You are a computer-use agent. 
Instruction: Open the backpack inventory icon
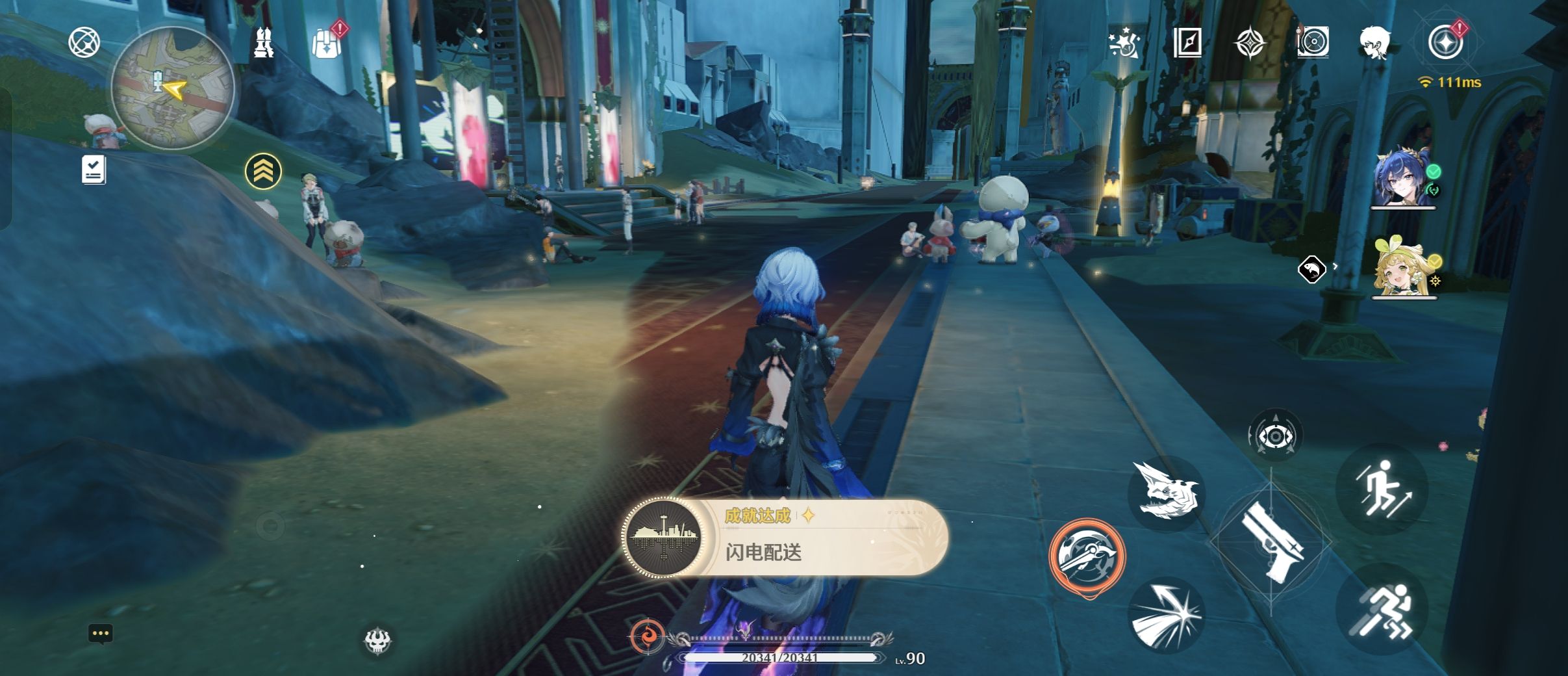coord(325,43)
